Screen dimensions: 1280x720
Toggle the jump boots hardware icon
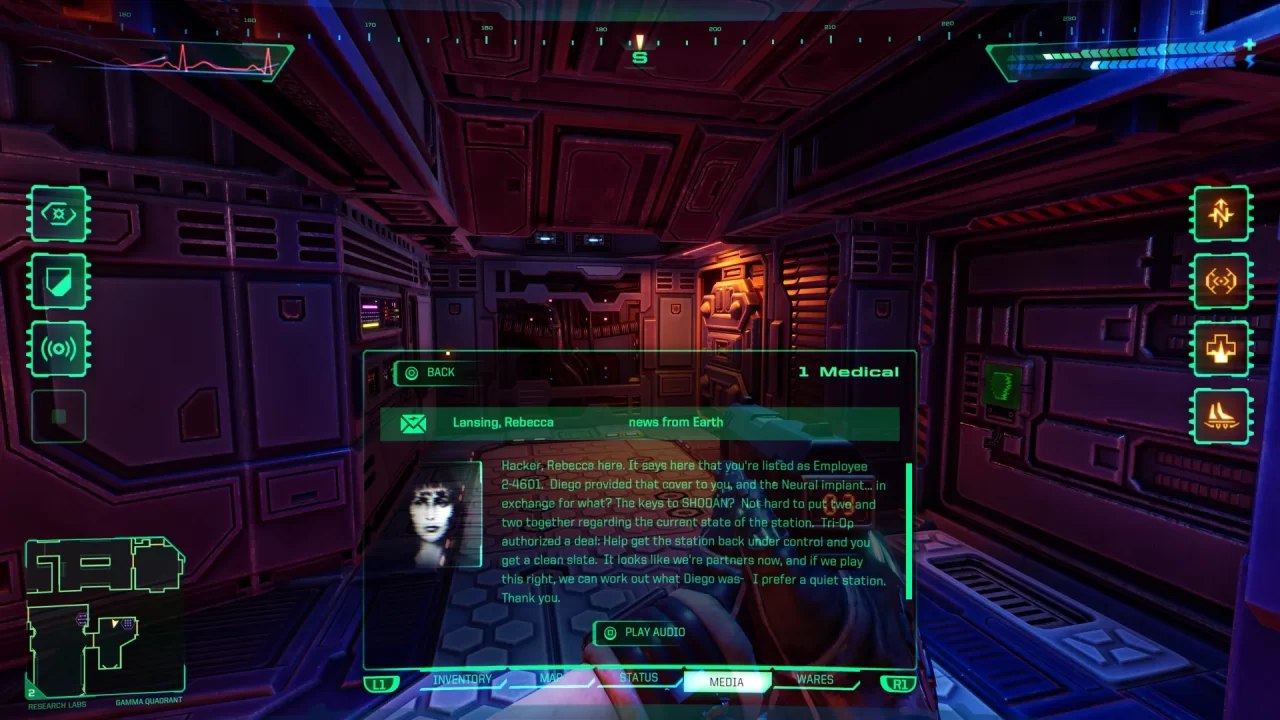pos(1221,416)
